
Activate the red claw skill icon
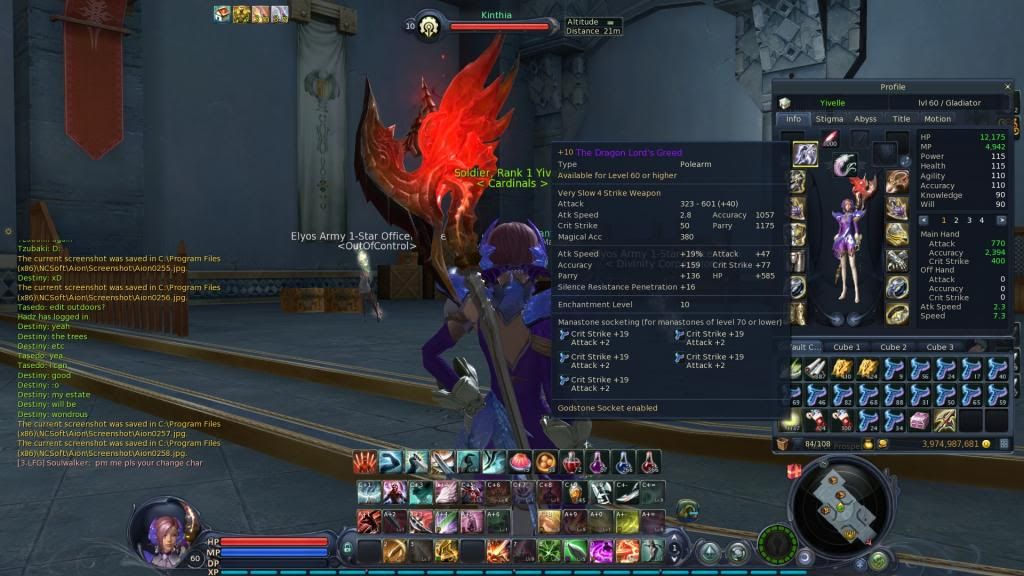click(x=365, y=462)
